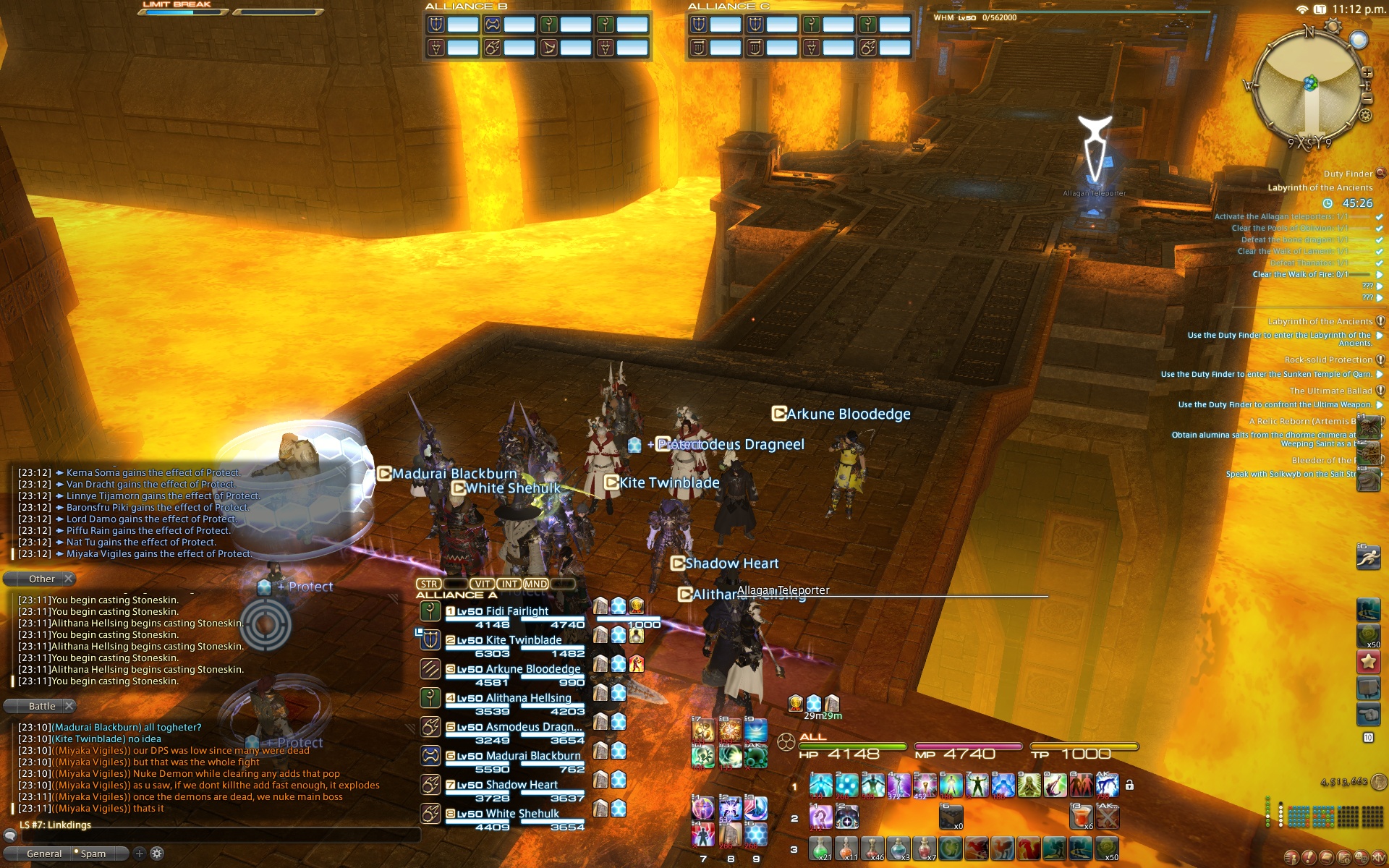1389x868 pixels.
Task: Add a new chat tab with the plus button
Action: tap(140, 854)
